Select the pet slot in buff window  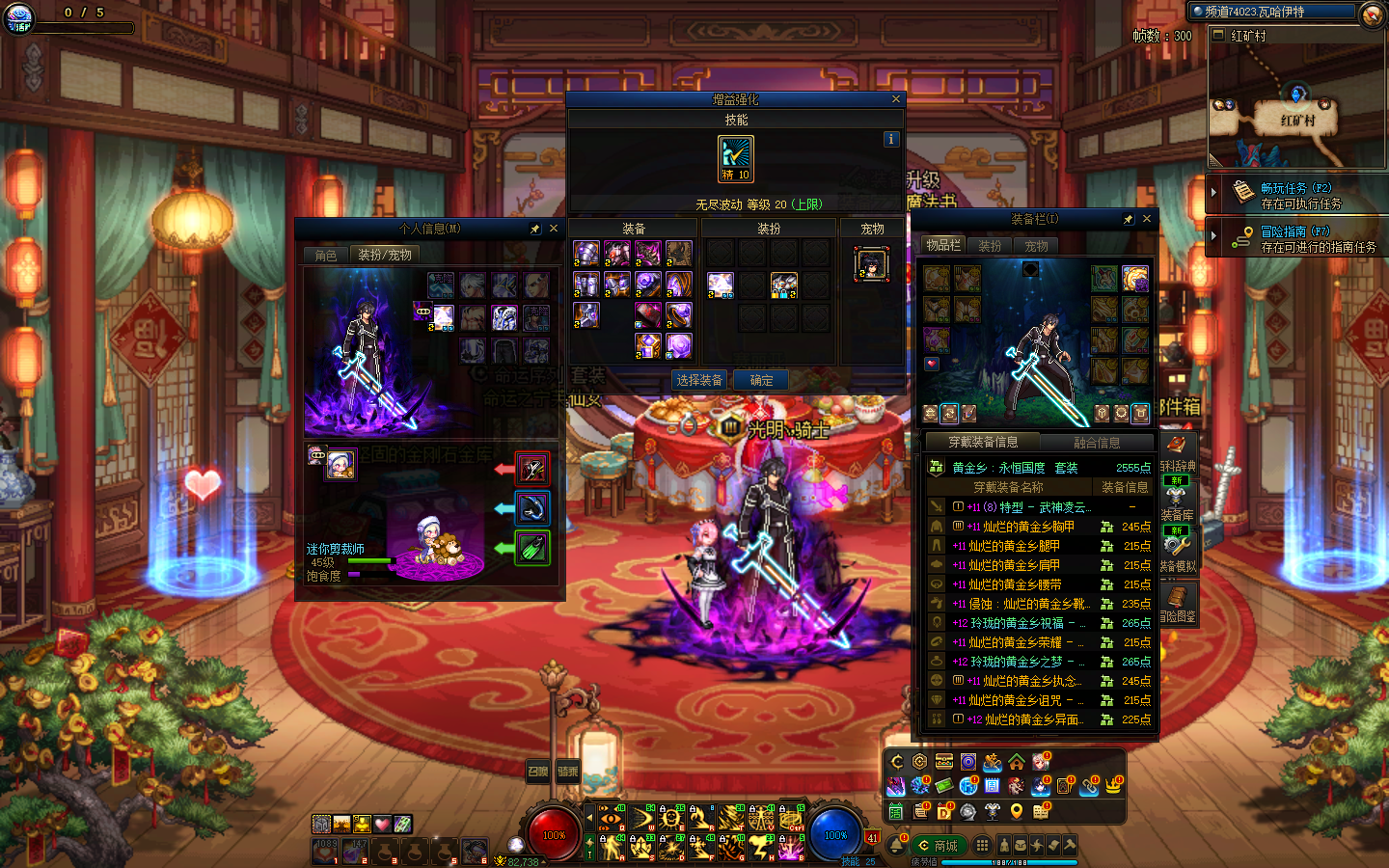click(871, 264)
